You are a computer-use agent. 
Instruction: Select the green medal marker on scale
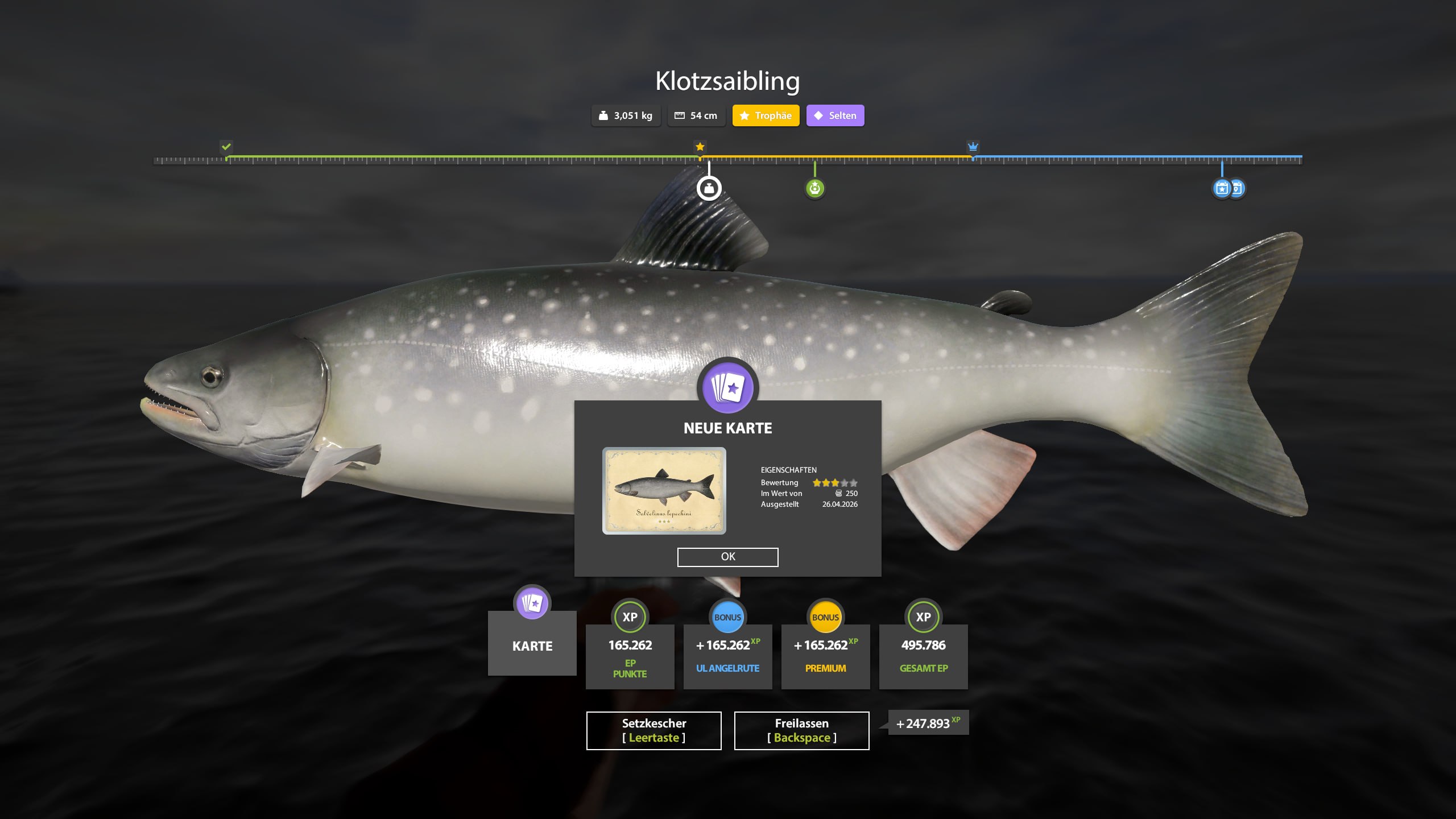pyautogui.click(x=814, y=188)
